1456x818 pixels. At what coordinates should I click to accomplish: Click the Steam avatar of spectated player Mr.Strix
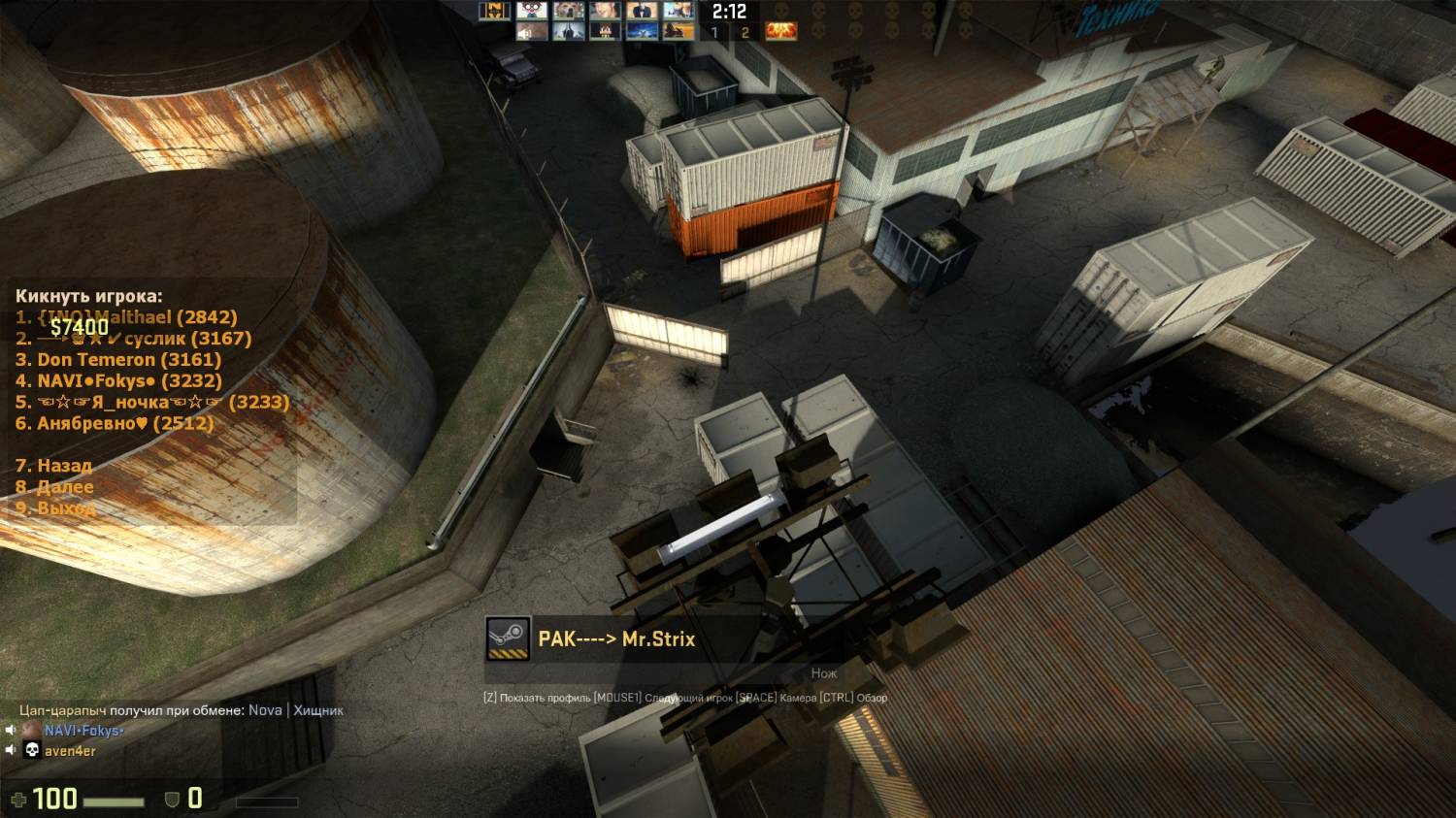(x=508, y=639)
